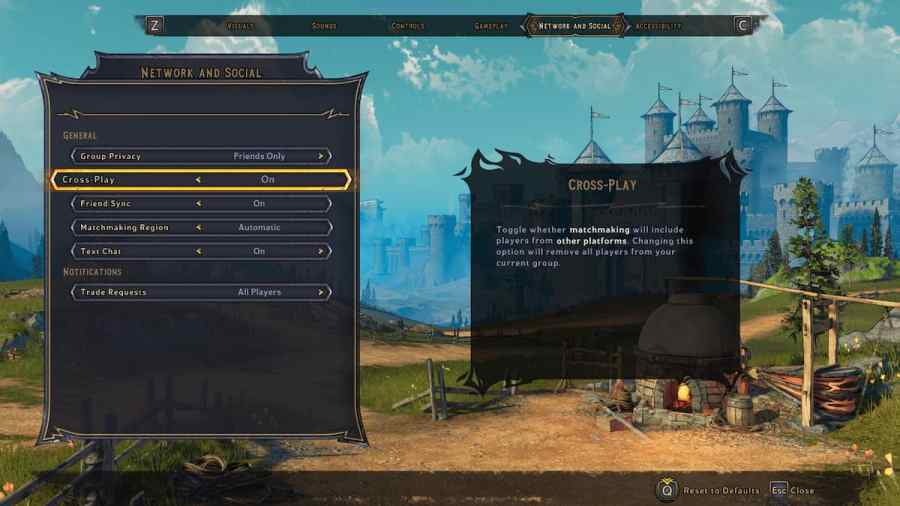This screenshot has height=506, width=900.
Task: Choose the Matchmaking Region setting
Action: click(200, 228)
